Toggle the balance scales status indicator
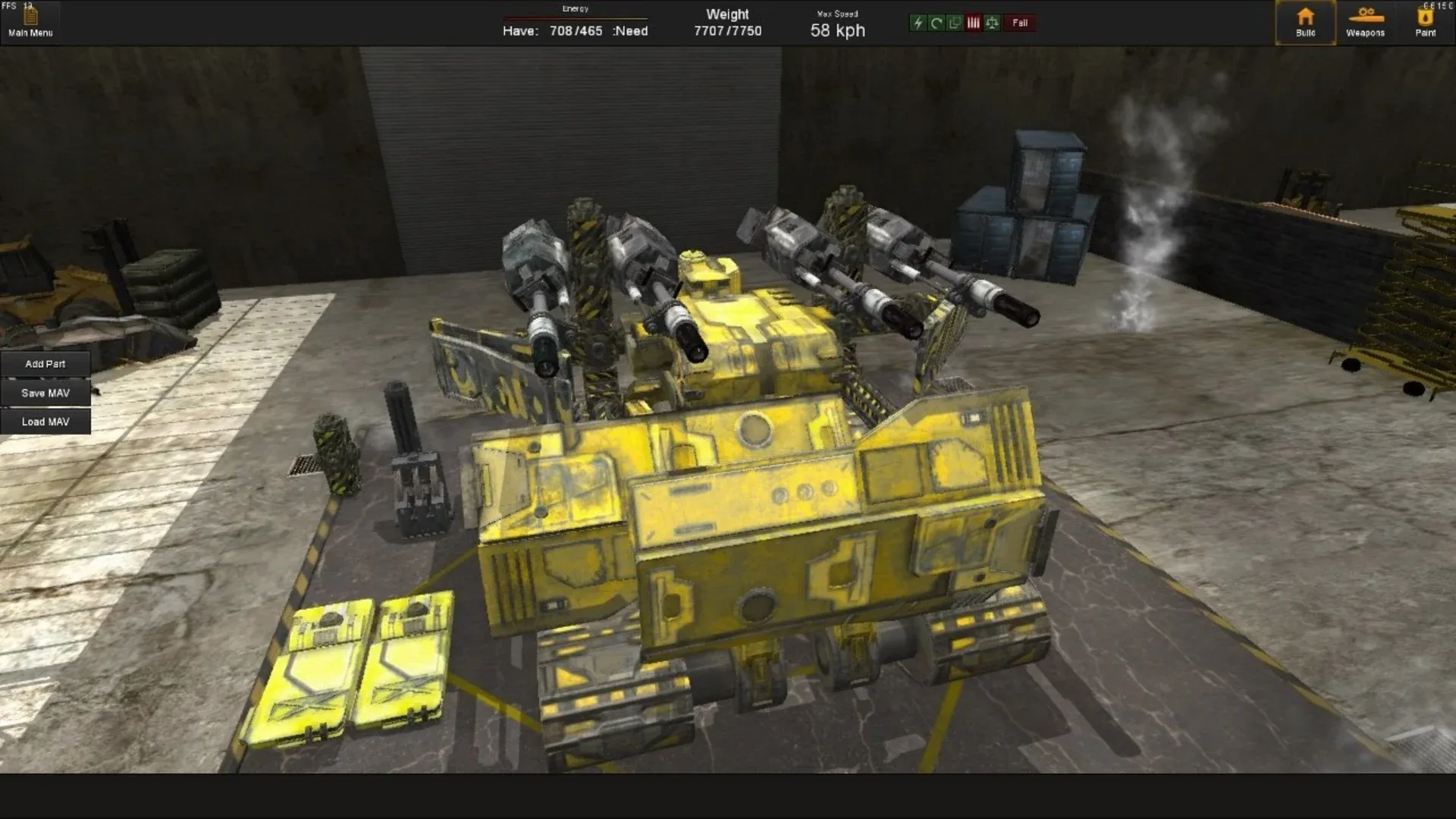This screenshot has height=819, width=1456. [991, 24]
